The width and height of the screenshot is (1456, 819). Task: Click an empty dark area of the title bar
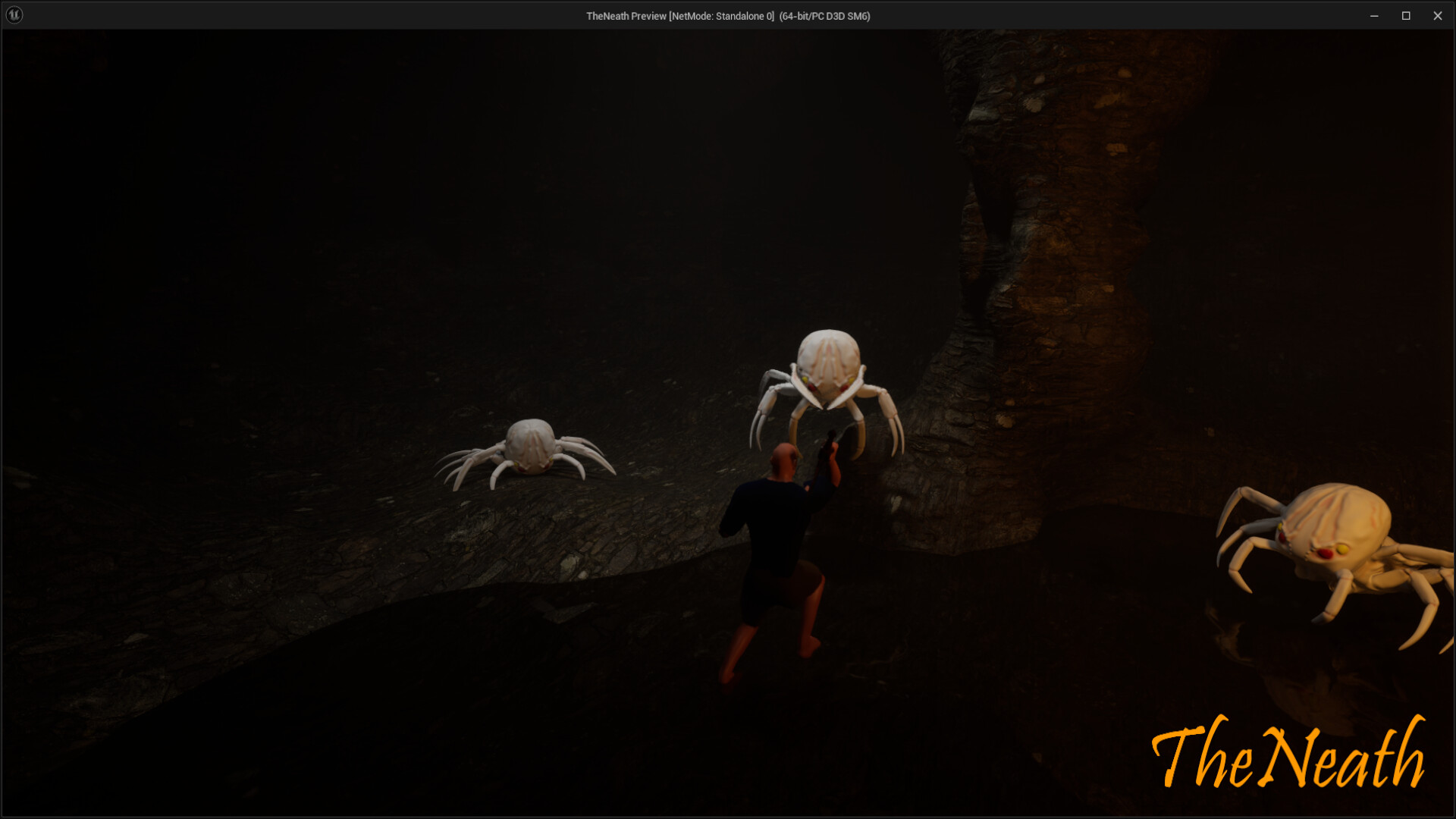(303, 15)
